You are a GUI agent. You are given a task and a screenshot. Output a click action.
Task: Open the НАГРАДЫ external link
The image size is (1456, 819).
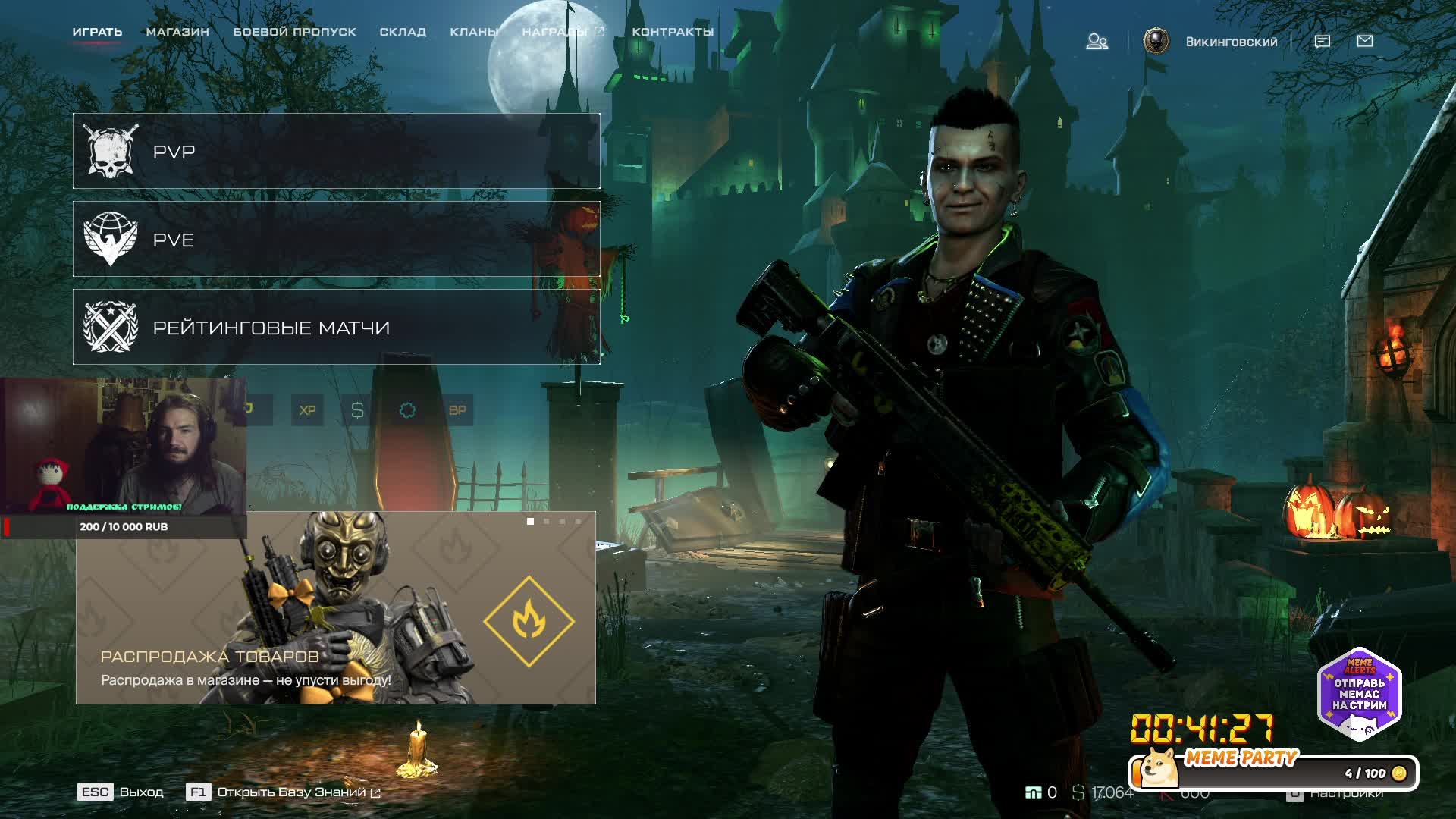click(x=562, y=32)
